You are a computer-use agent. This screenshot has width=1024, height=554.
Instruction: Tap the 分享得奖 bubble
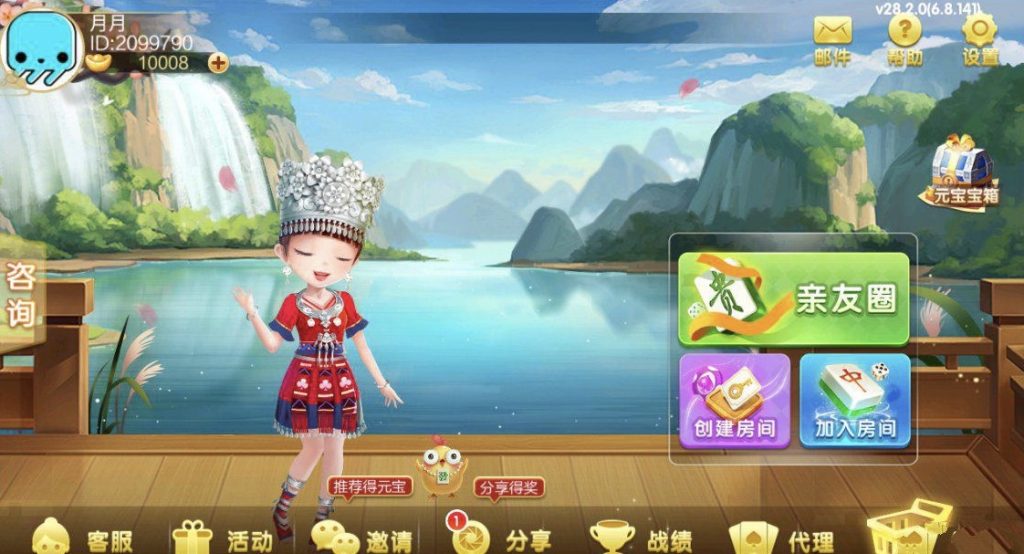[509, 488]
